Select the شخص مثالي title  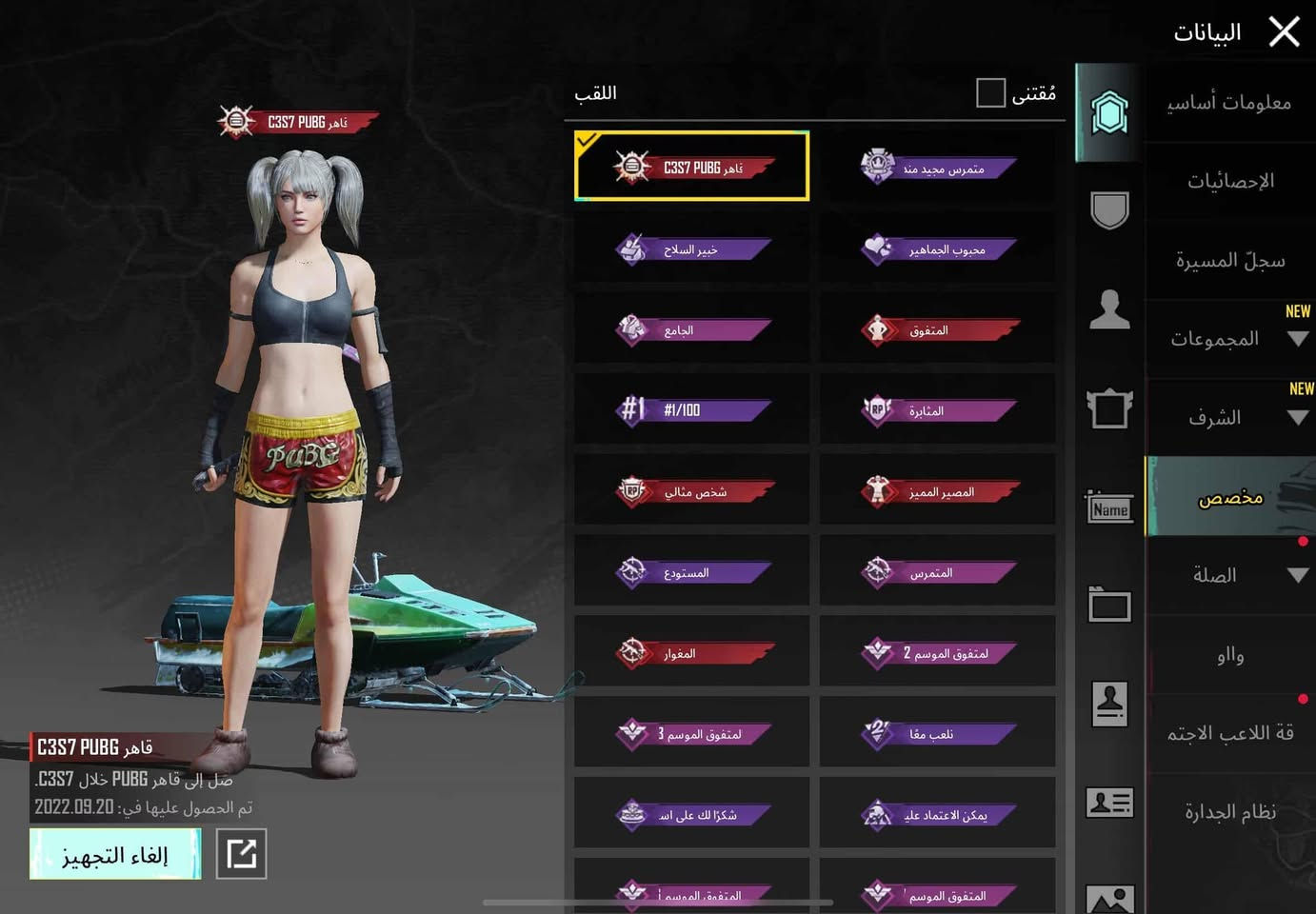(x=692, y=491)
